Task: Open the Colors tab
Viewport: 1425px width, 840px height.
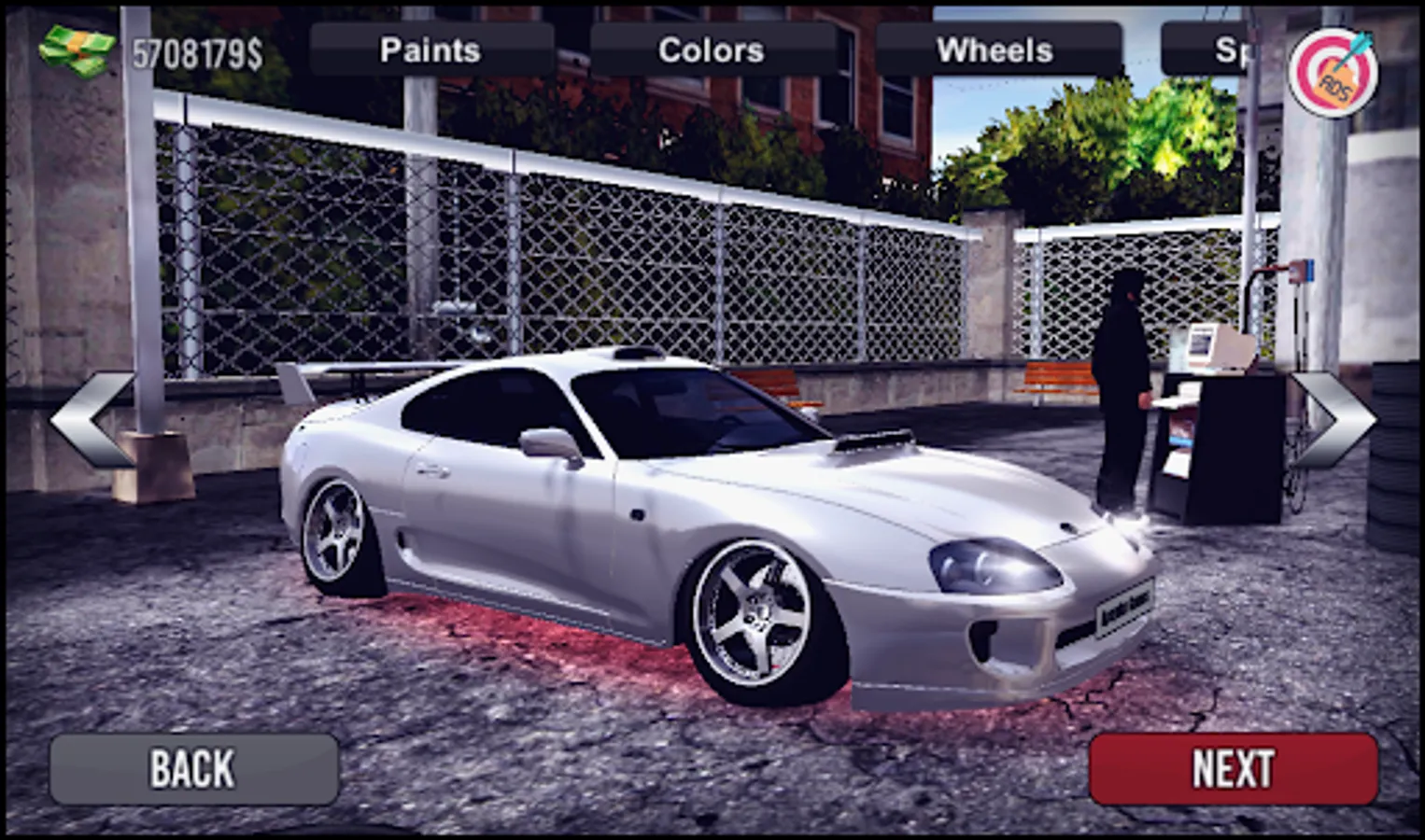Action: point(712,49)
